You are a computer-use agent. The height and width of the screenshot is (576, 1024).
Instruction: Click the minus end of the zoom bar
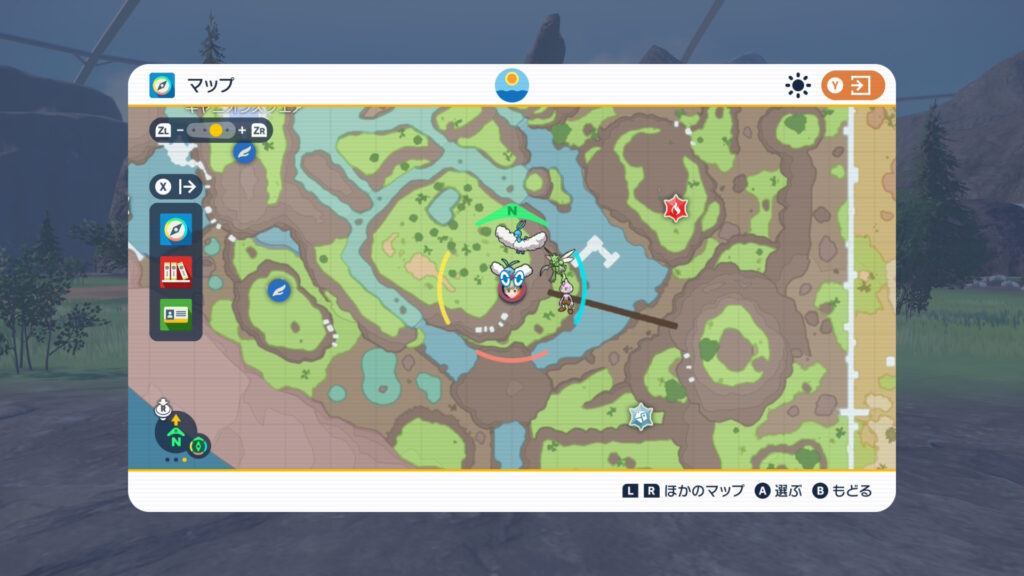click(181, 131)
